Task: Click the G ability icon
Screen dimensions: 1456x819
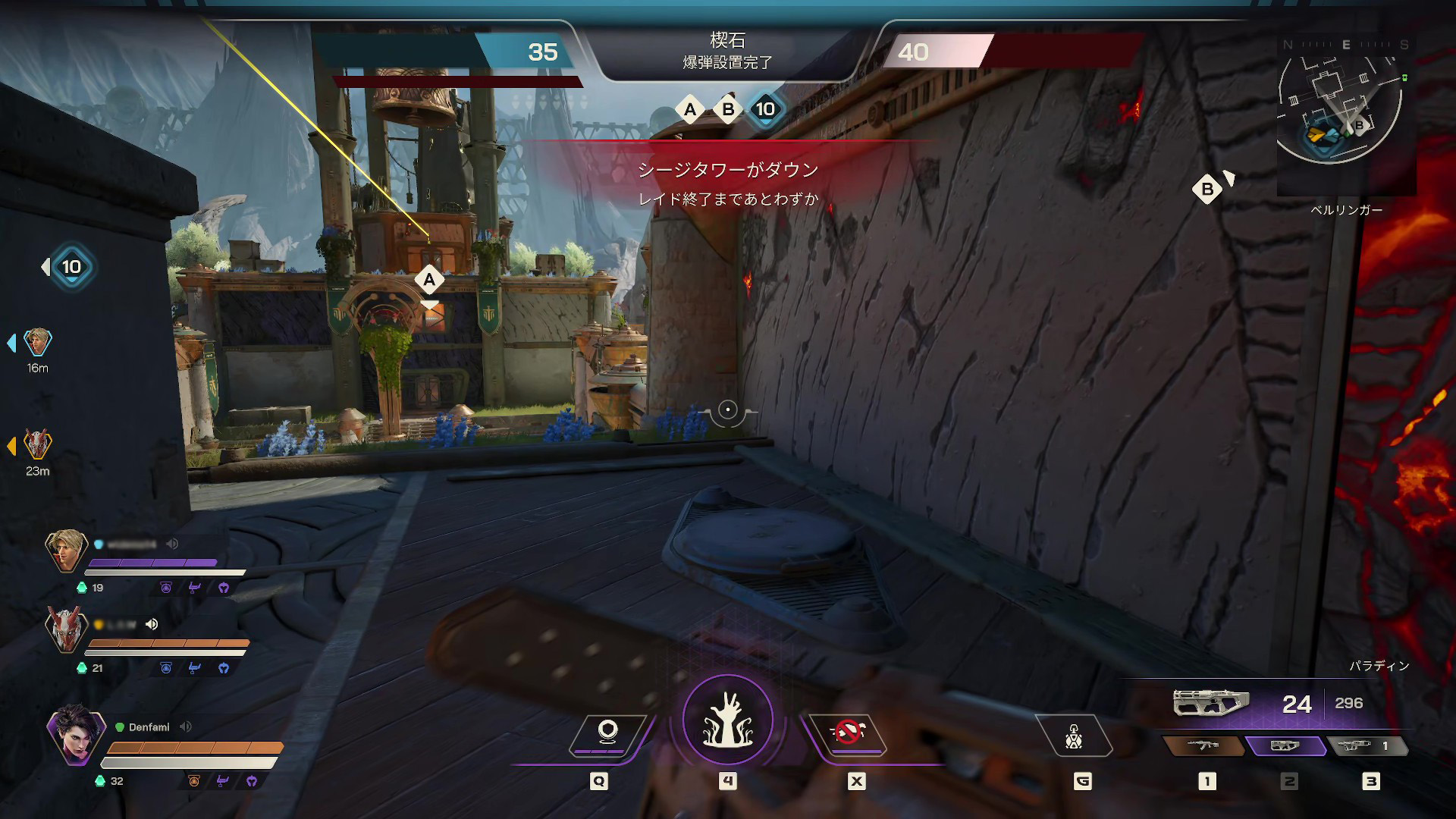Action: click(1074, 736)
